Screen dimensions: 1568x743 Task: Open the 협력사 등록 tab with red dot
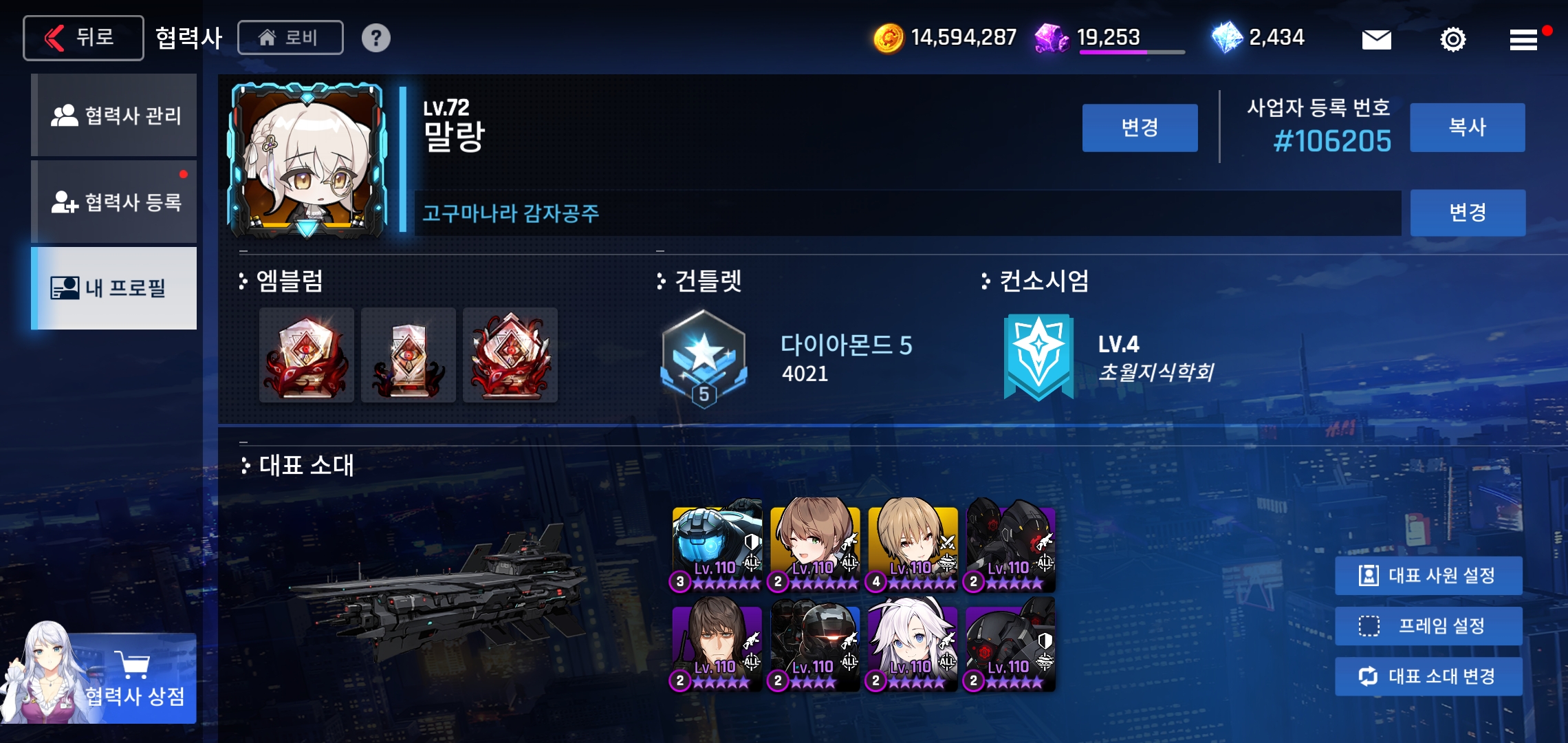click(113, 202)
